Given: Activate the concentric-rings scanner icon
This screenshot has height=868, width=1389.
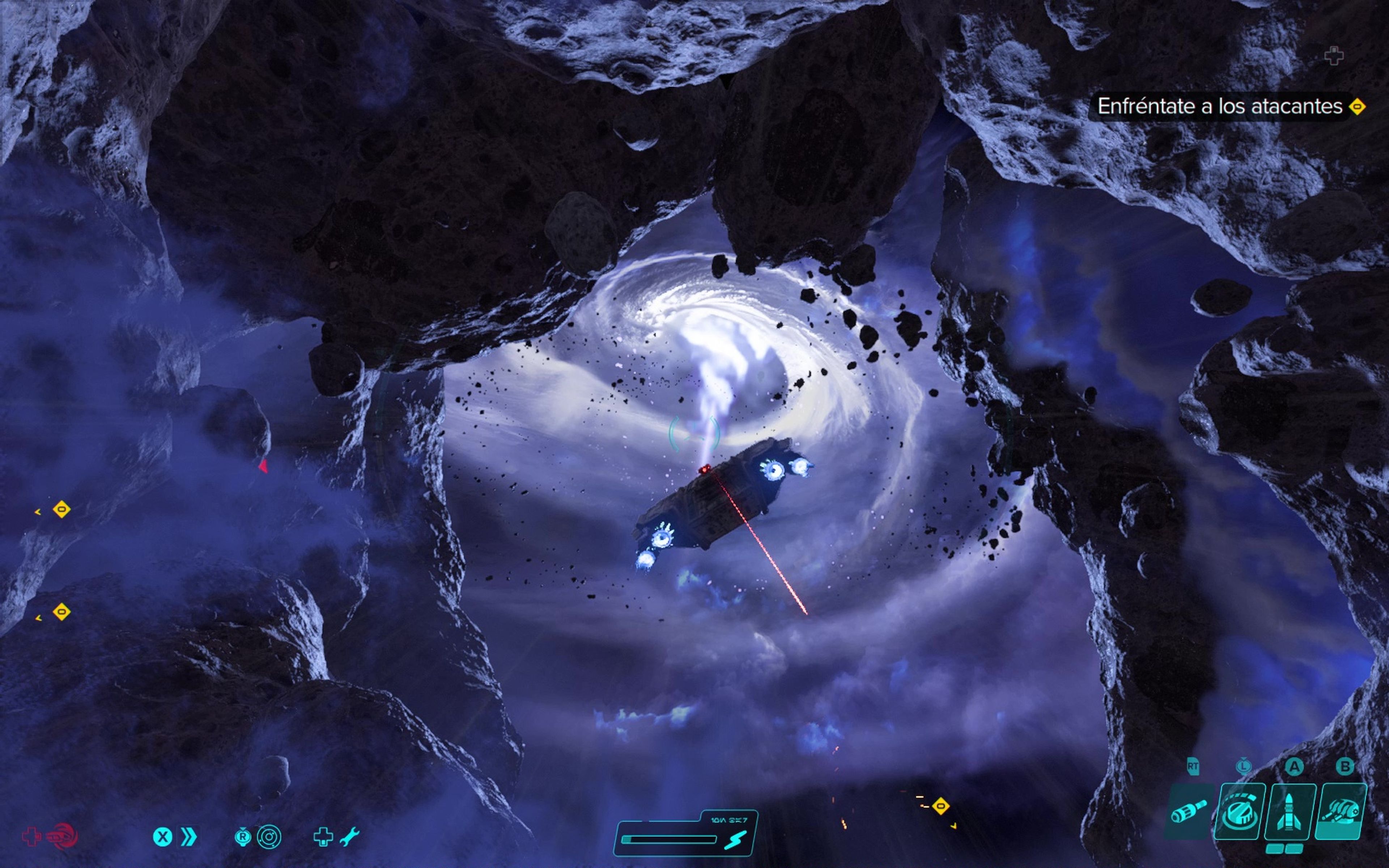Looking at the screenshot, I should point(269,837).
